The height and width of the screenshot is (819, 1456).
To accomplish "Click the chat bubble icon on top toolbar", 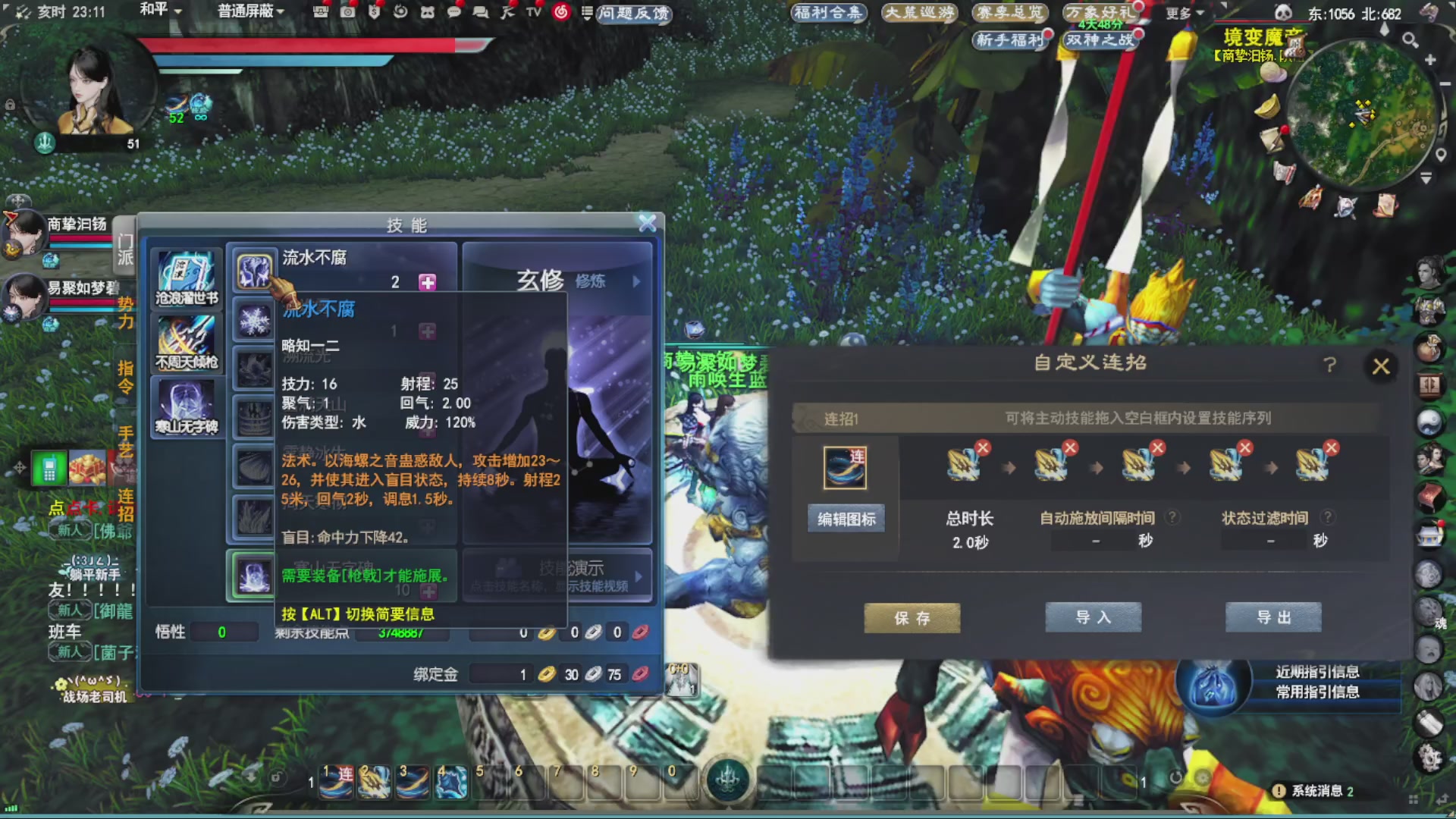I will coord(455,13).
